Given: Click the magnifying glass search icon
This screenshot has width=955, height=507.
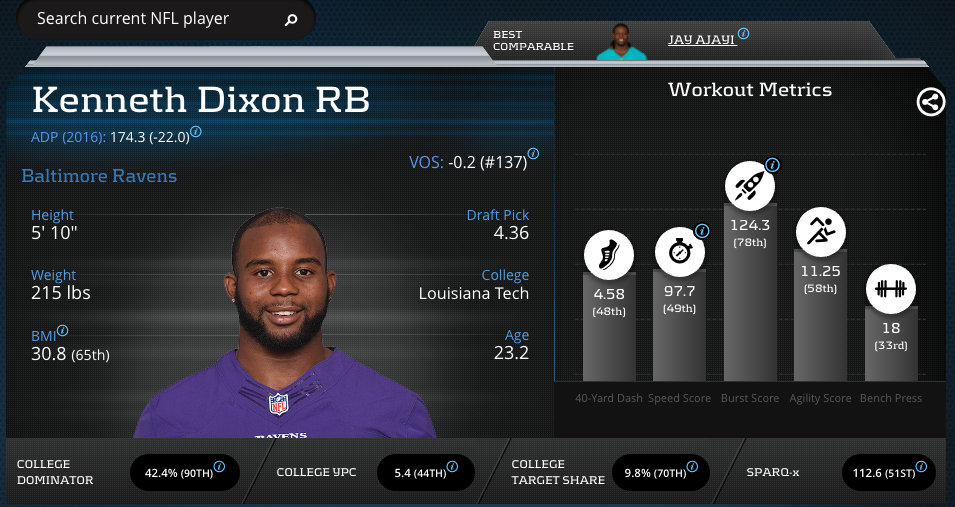Looking at the screenshot, I should [x=291, y=20].
